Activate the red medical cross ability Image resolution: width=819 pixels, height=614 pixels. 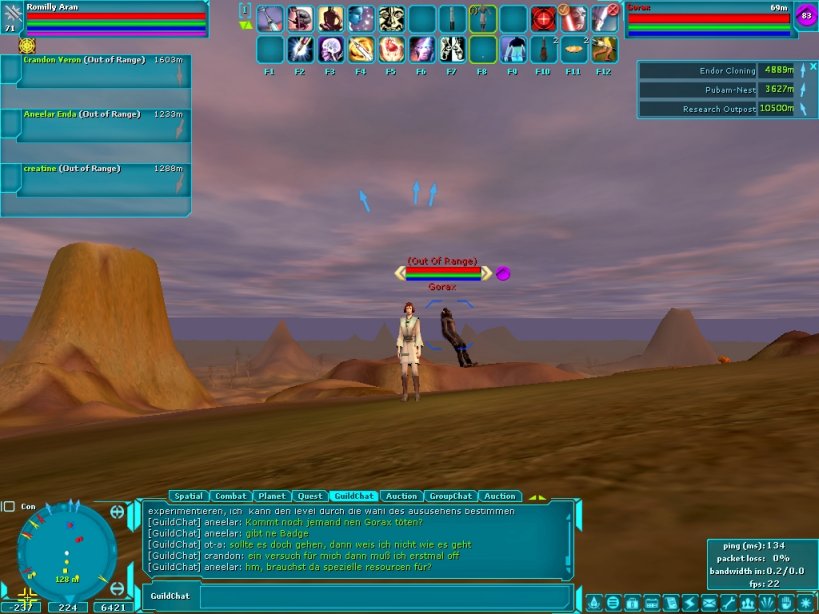click(543, 19)
